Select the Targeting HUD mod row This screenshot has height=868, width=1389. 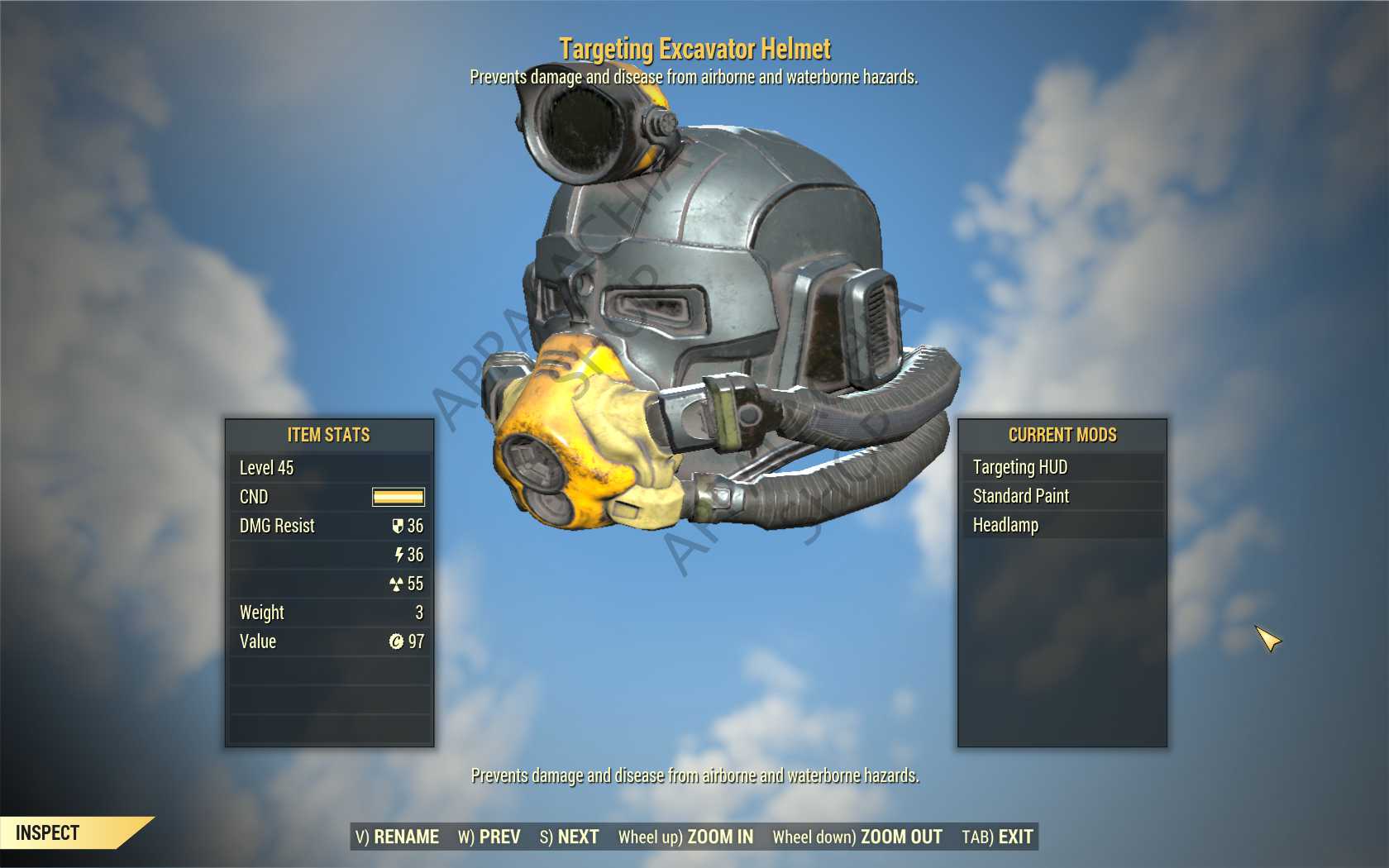pyautogui.click(x=1062, y=467)
